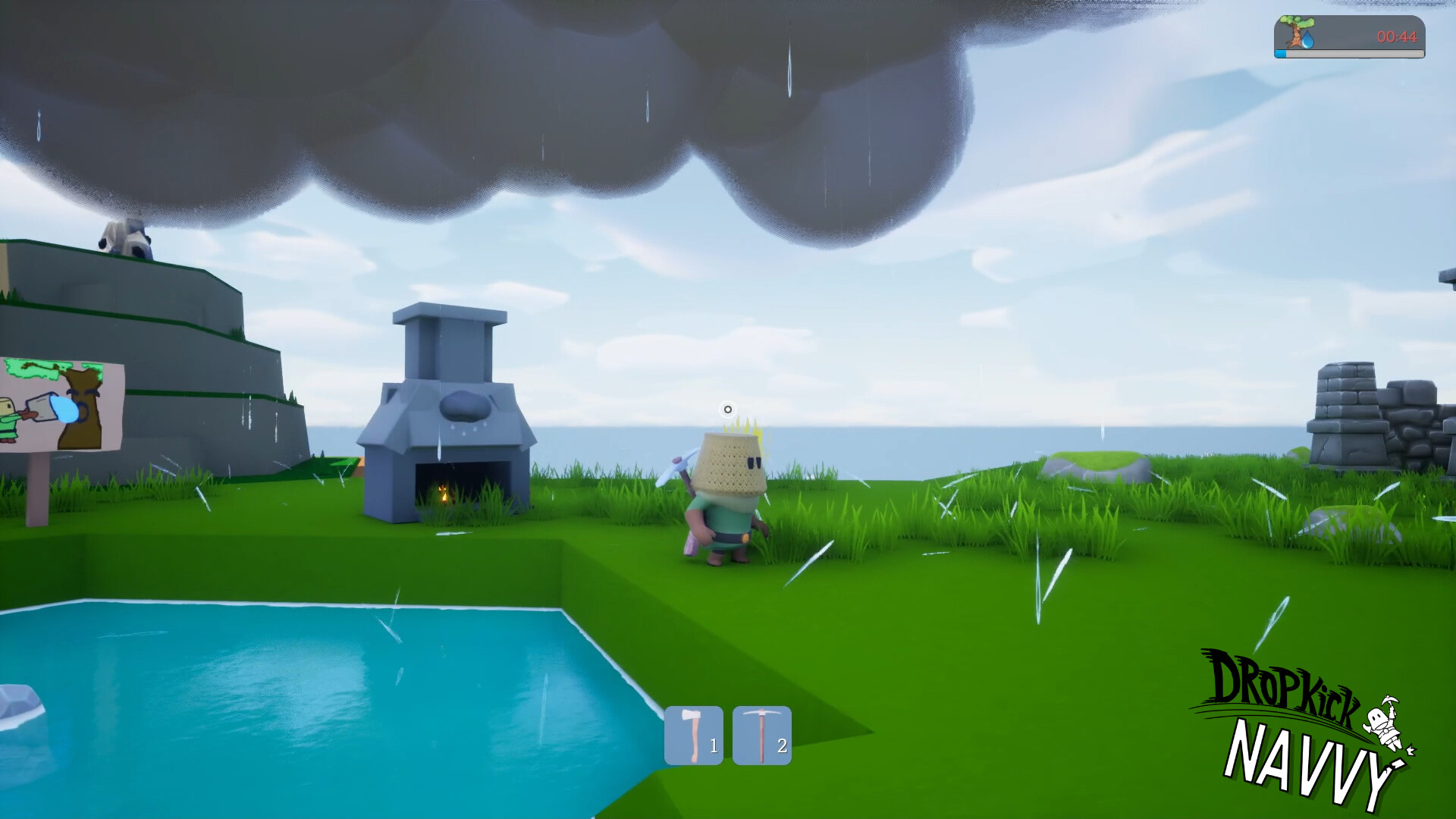Click the crosshair circle at screen center

point(727,409)
